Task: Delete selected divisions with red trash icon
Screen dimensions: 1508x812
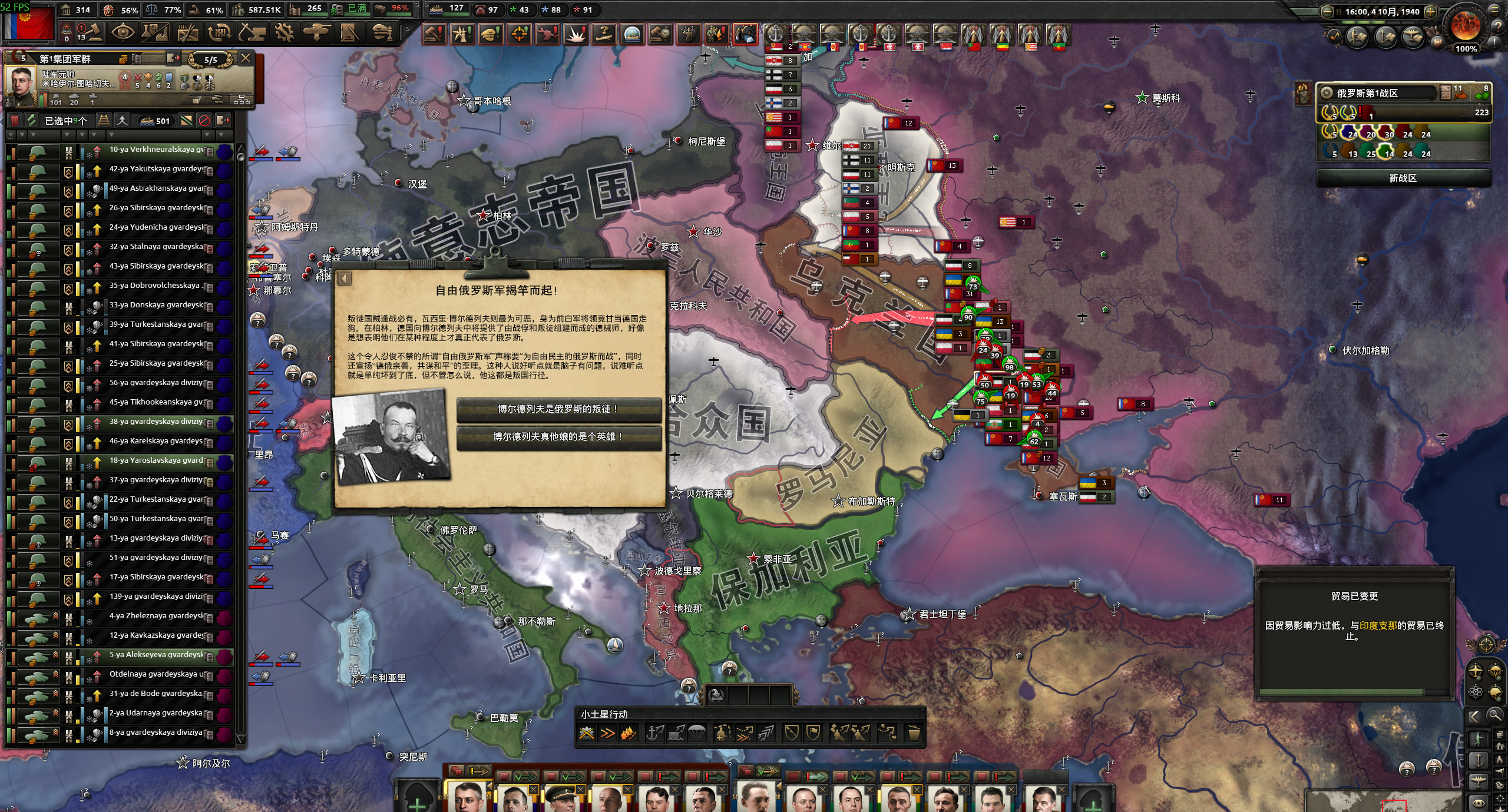Action: [15, 121]
